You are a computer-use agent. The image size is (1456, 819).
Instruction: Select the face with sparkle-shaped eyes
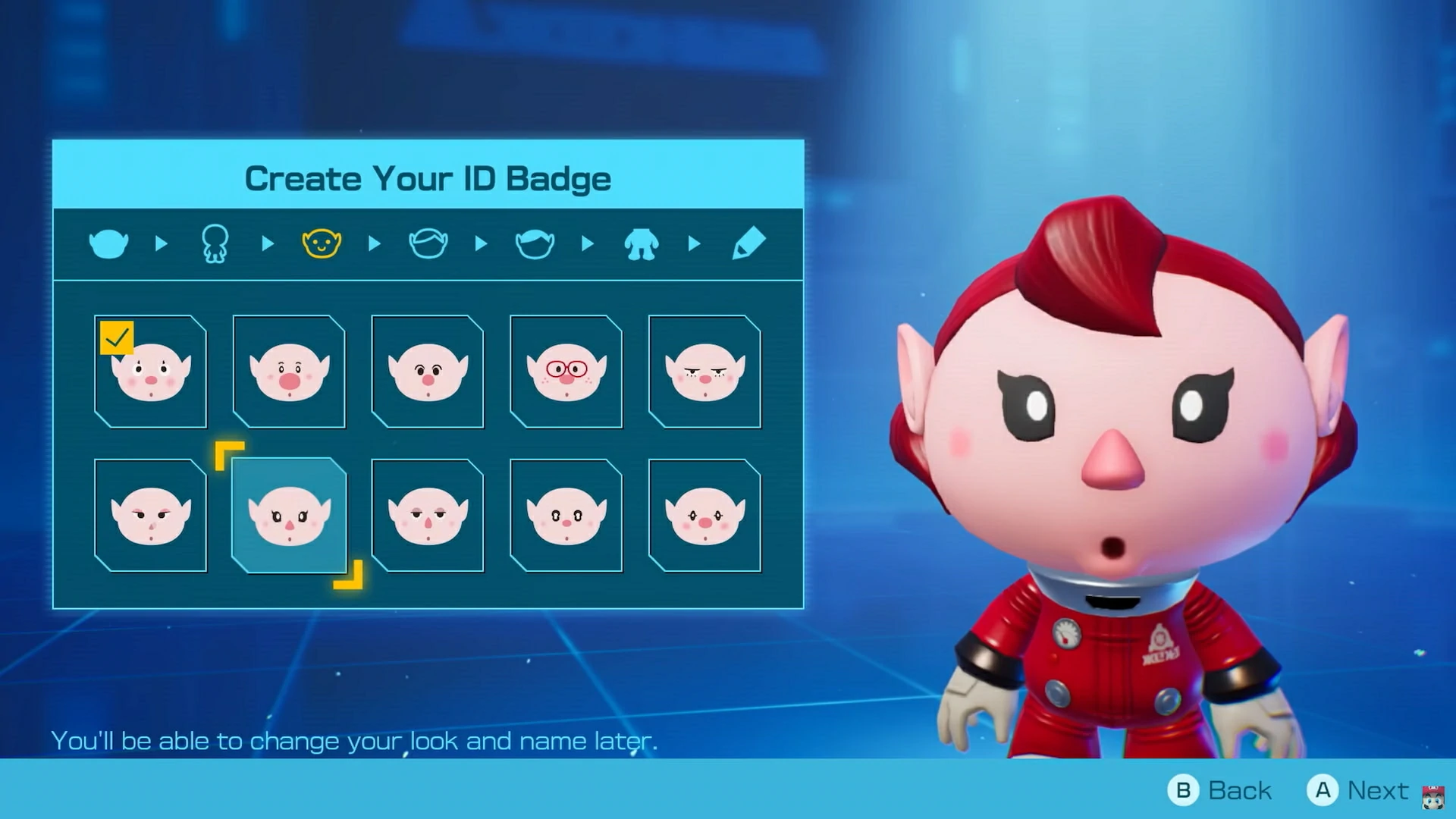(x=704, y=516)
